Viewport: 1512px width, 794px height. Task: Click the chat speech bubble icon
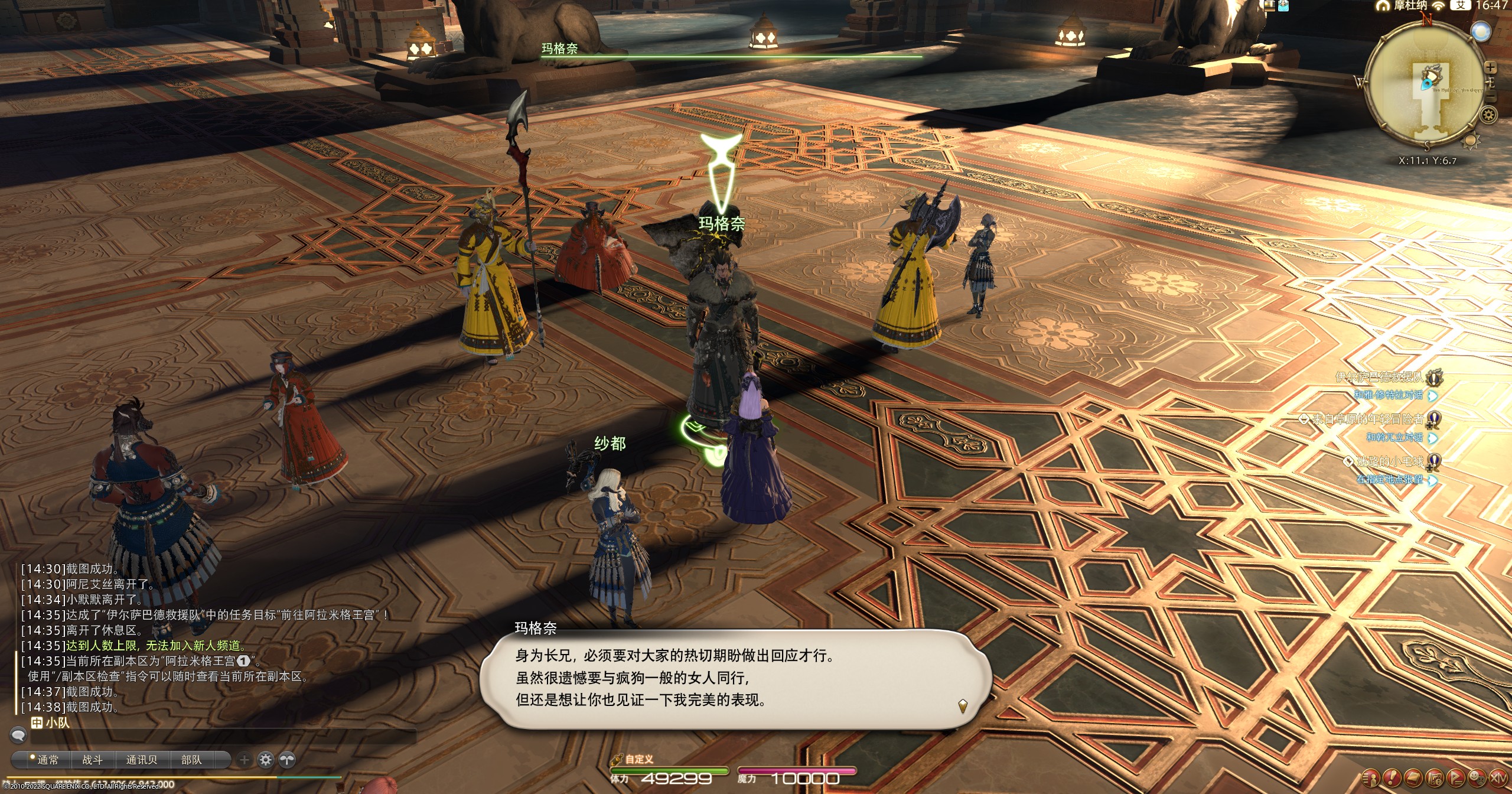[x=18, y=736]
